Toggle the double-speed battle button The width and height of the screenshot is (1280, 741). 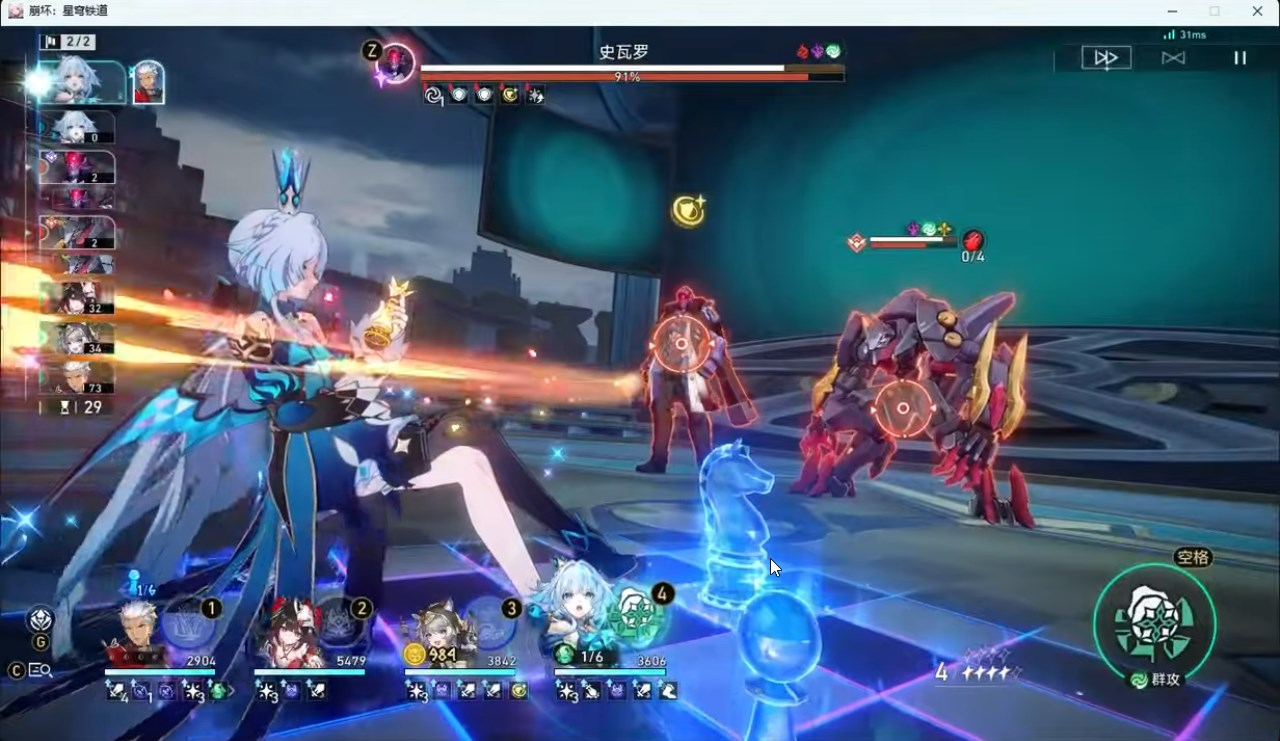pyautogui.click(x=1106, y=58)
